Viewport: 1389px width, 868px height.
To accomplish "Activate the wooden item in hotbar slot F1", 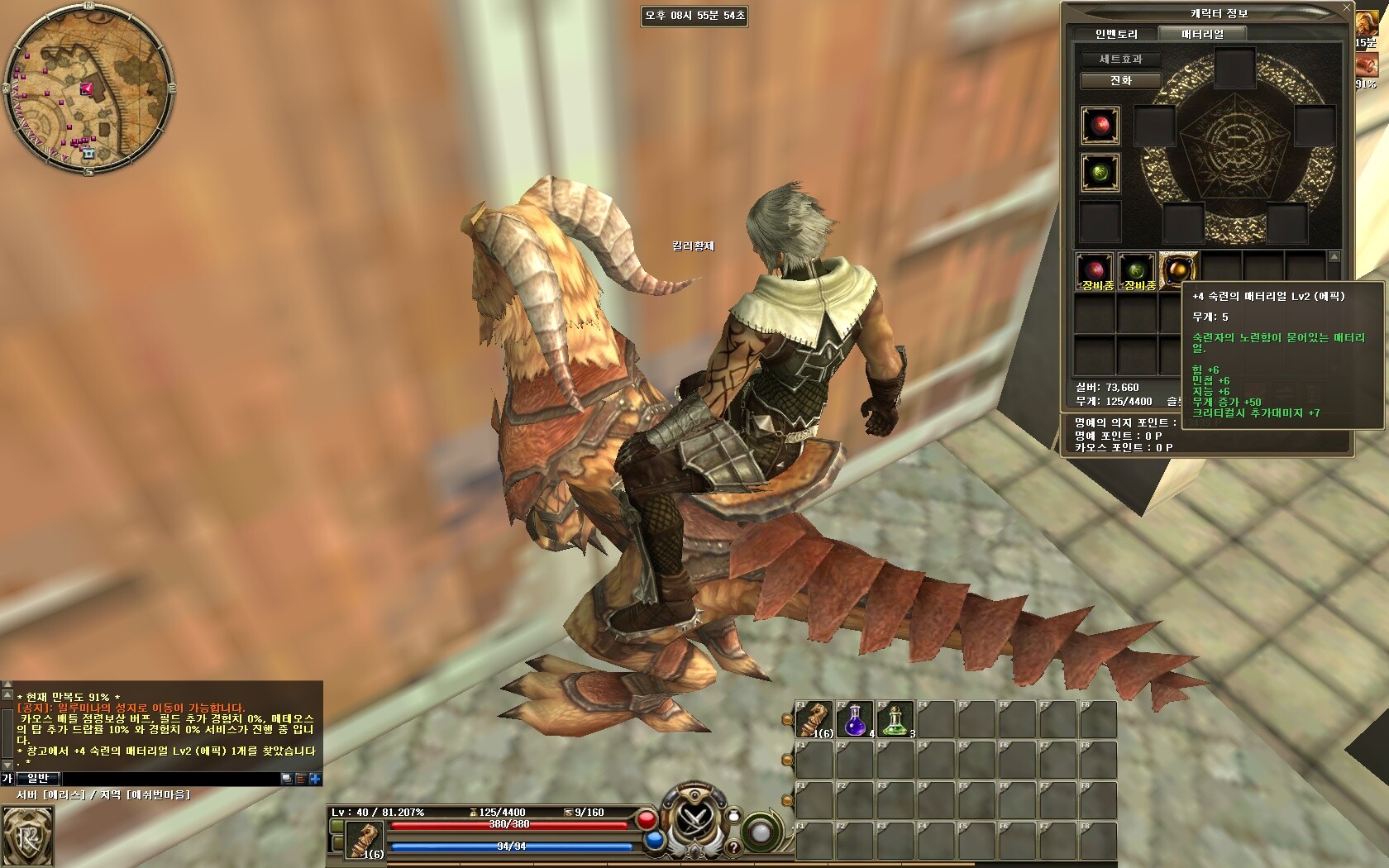I will point(814,719).
